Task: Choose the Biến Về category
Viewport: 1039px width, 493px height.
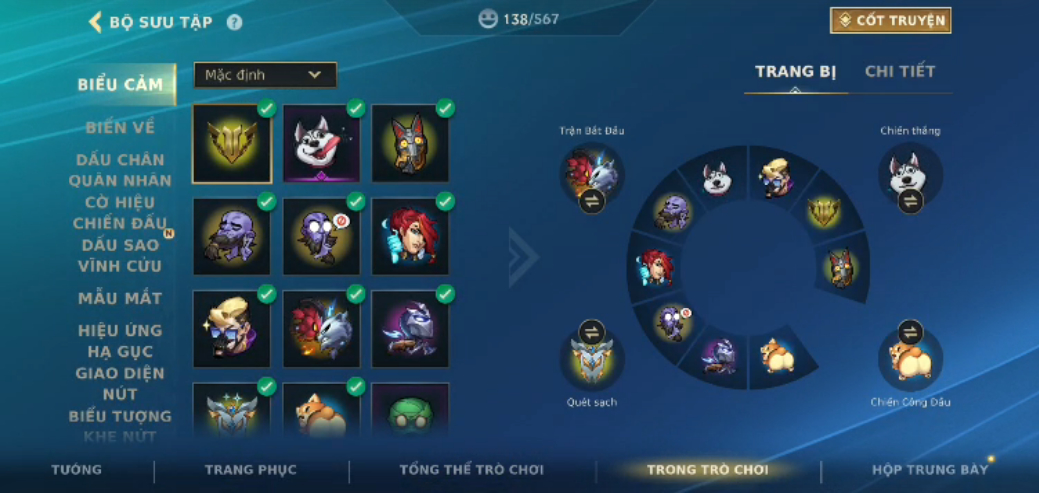Action: pos(120,127)
